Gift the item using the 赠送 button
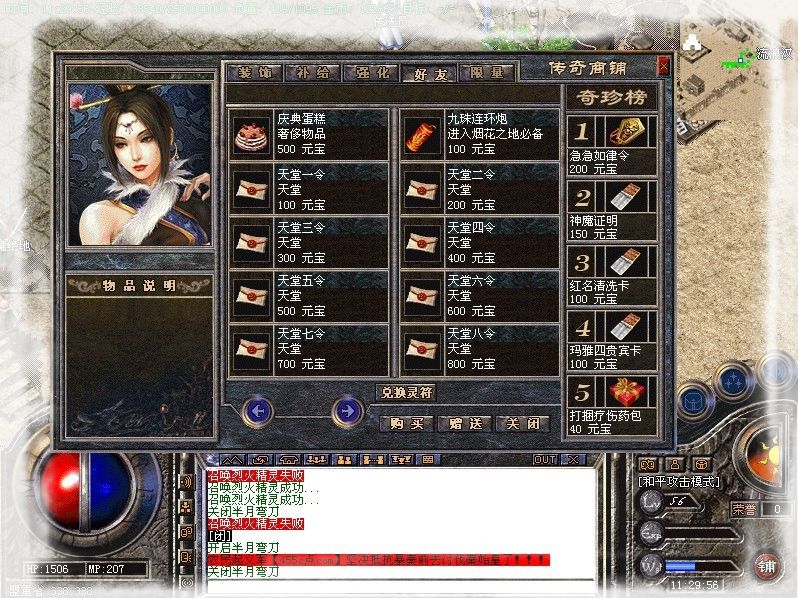 (x=465, y=423)
